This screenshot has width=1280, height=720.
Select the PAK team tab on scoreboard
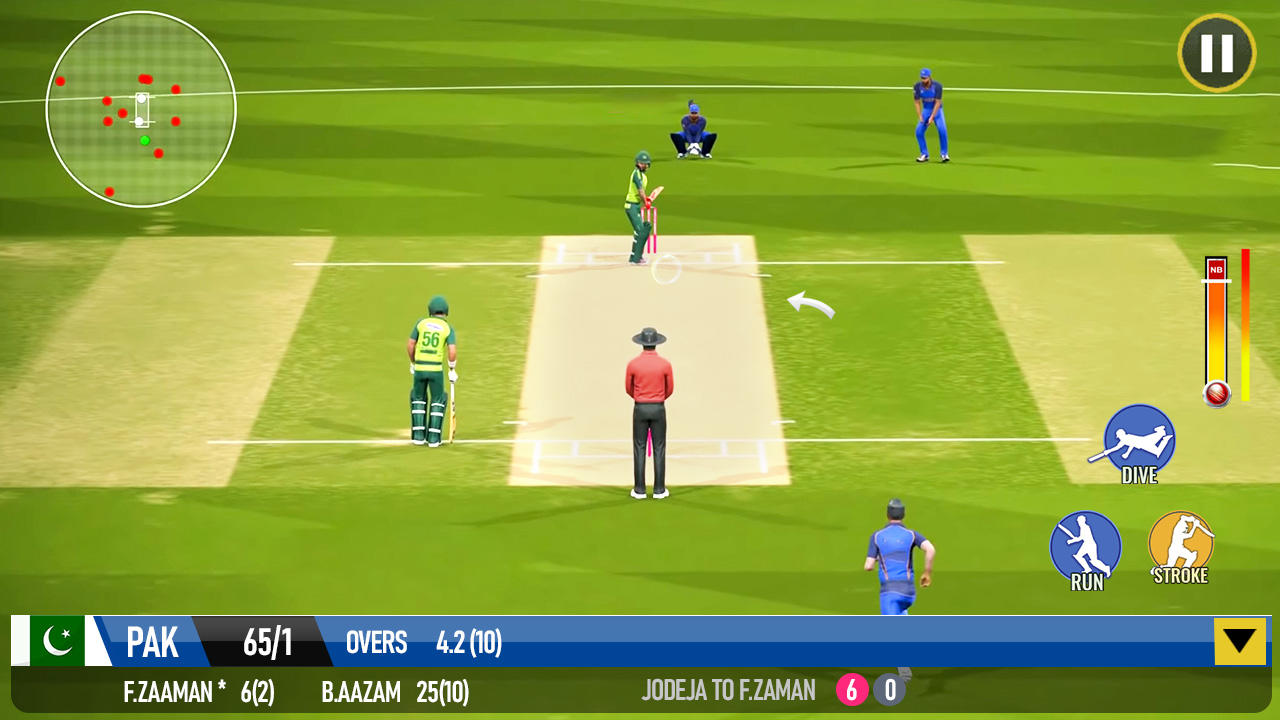coord(153,643)
